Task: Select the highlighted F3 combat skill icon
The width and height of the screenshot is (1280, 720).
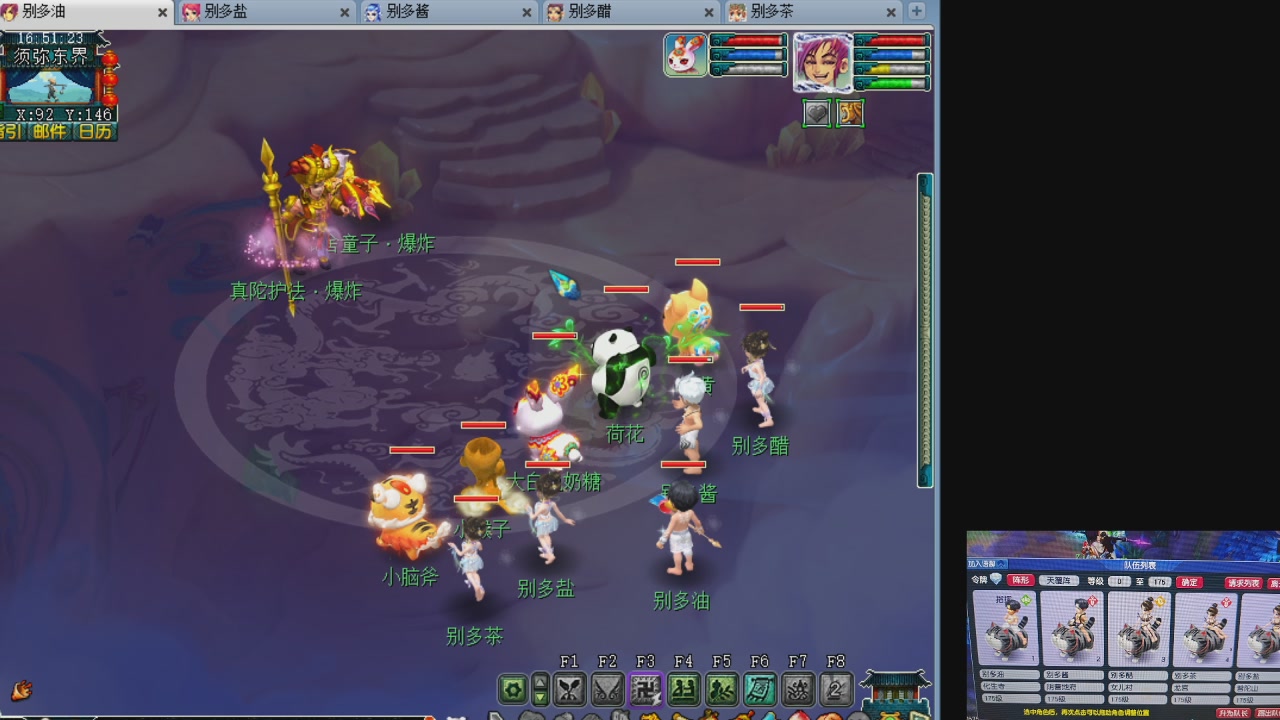Action: click(x=645, y=687)
